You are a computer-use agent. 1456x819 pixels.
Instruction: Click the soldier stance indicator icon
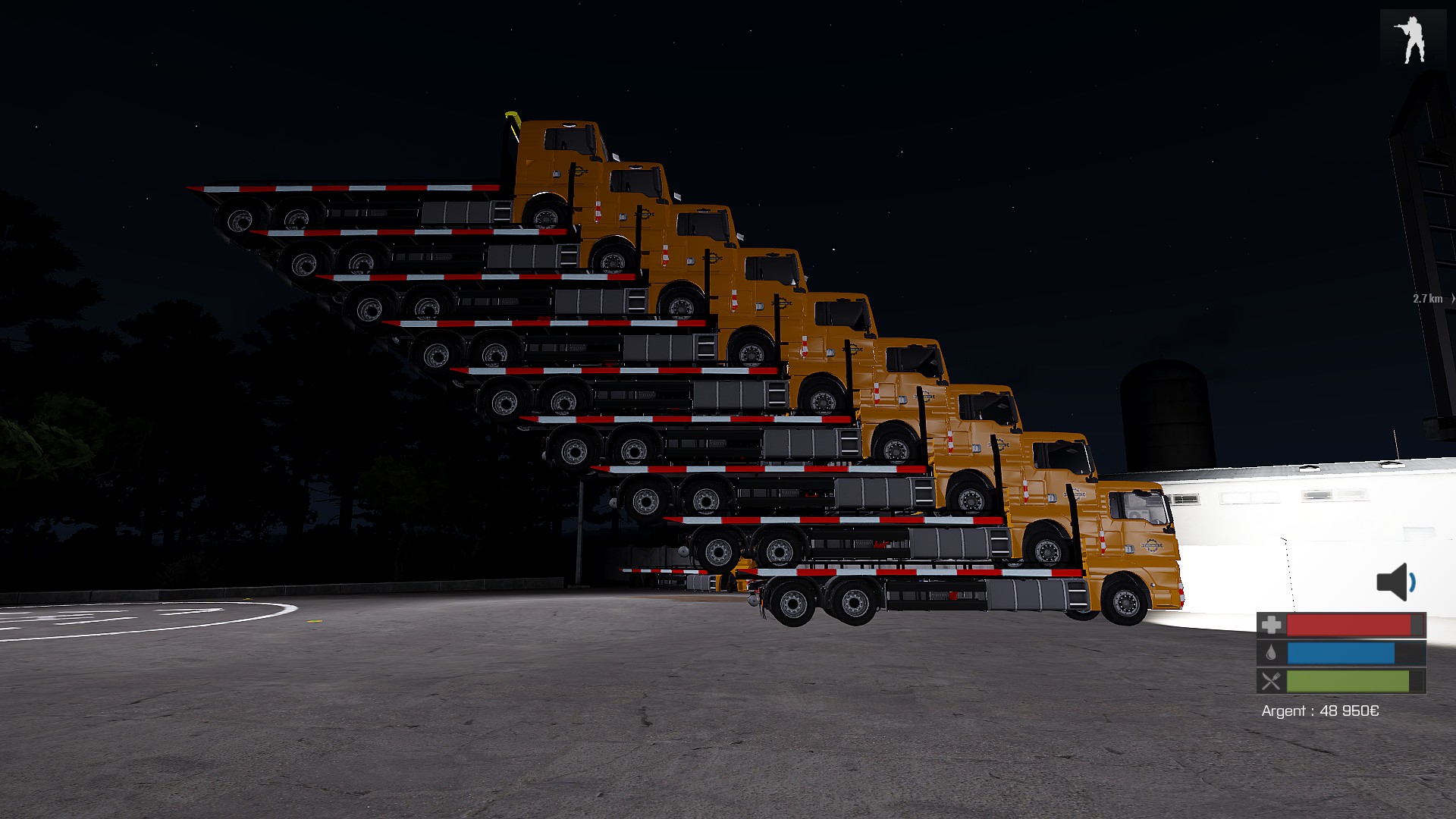1410,39
